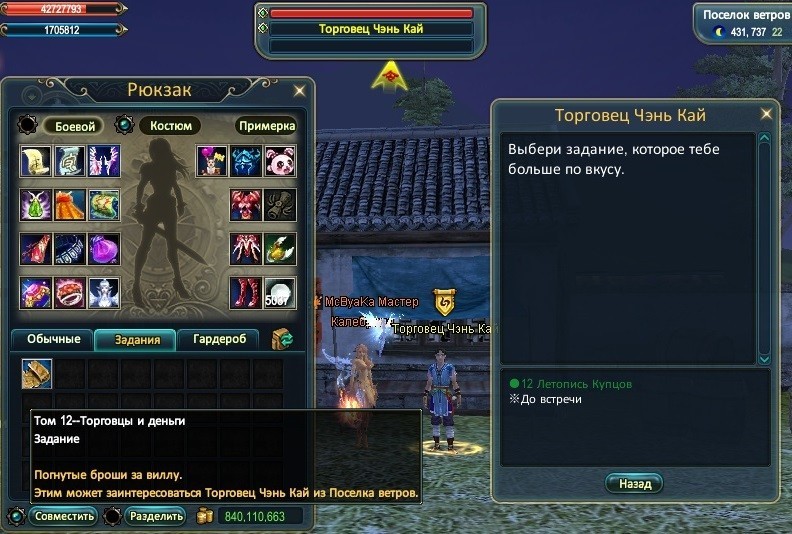792x534 pixels.
Task: Click the Разделить button
Action: 156,516
